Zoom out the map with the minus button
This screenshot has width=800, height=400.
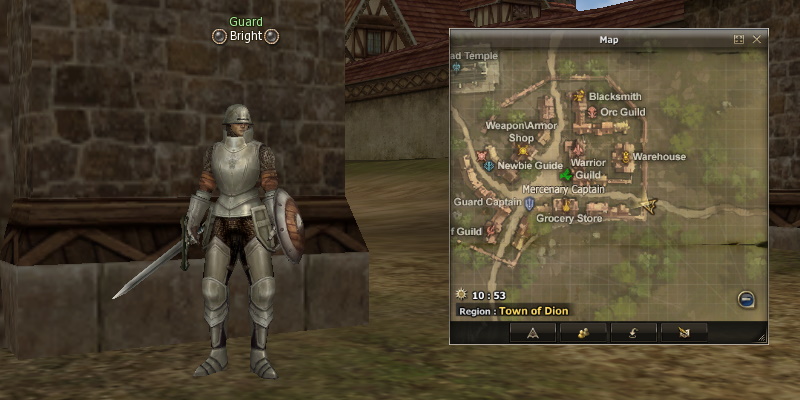(746, 299)
